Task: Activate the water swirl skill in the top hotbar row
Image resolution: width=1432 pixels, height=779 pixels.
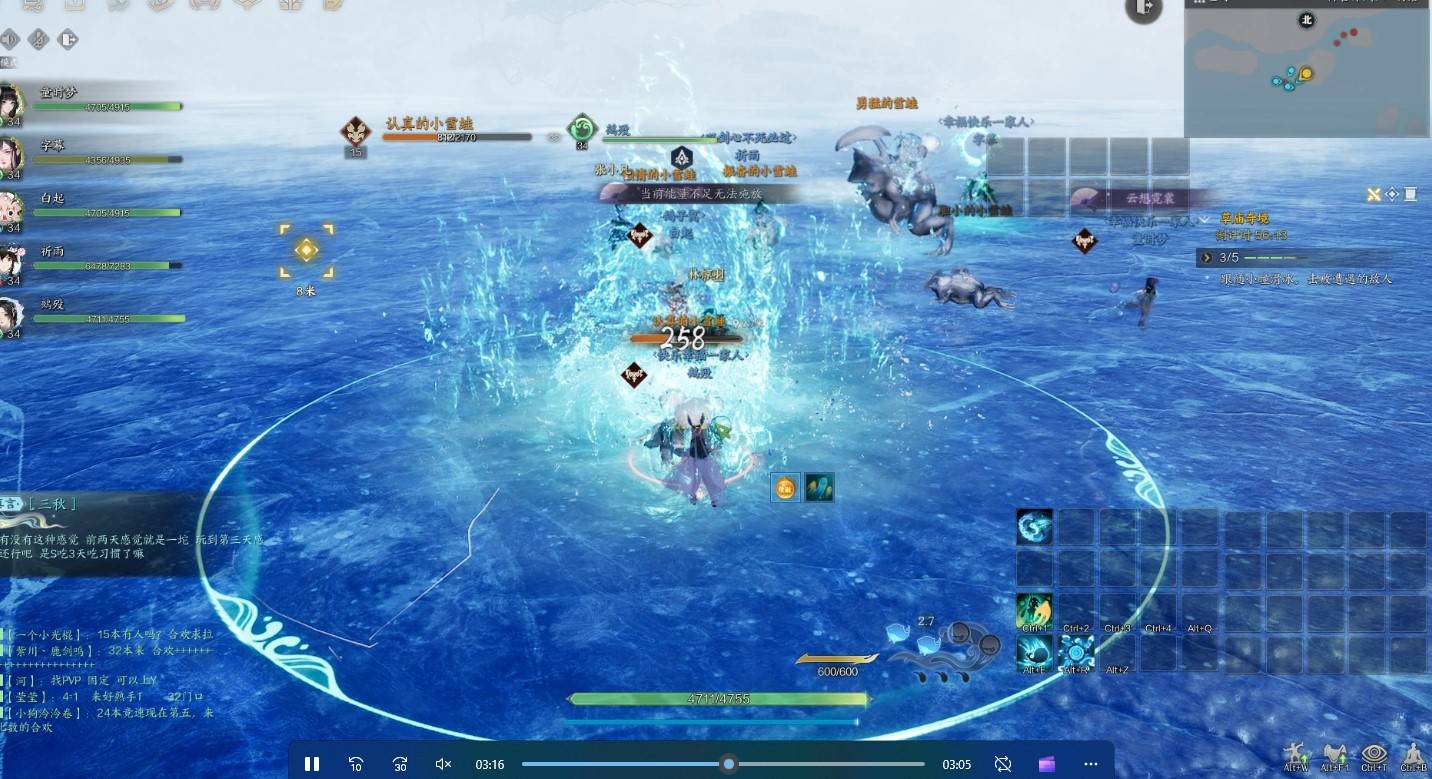Action: pyautogui.click(x=1035, y=526)
